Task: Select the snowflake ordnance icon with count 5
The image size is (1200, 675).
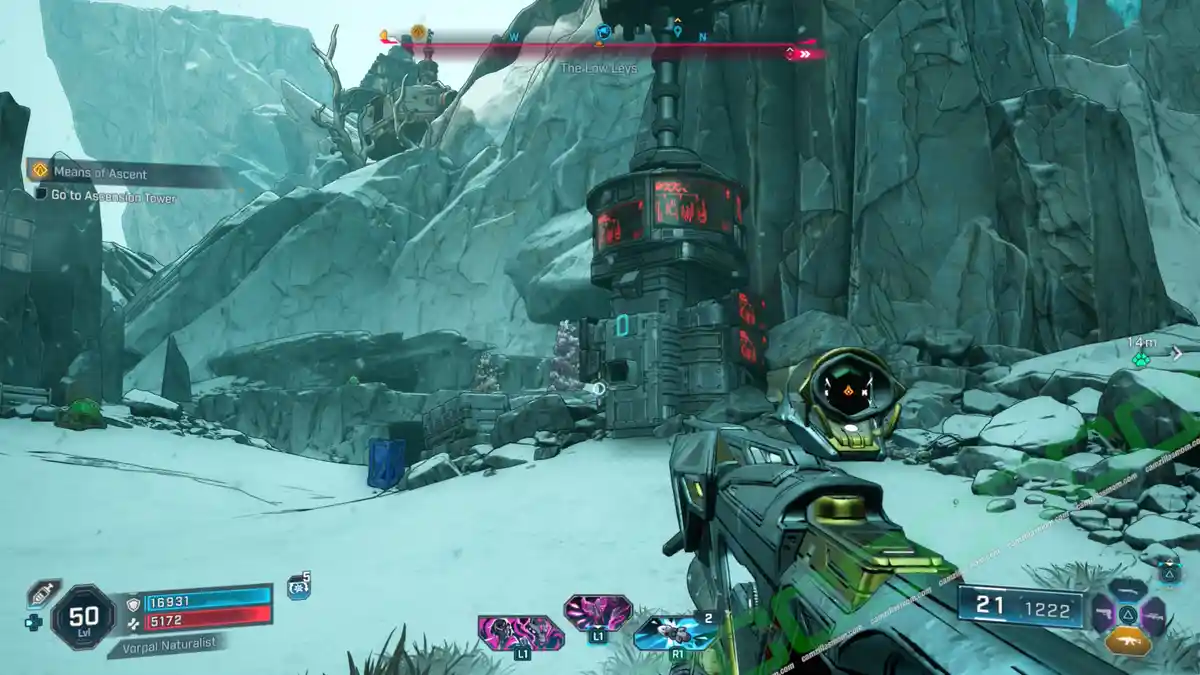Action: pyautogui.click(x=298, y=588)
